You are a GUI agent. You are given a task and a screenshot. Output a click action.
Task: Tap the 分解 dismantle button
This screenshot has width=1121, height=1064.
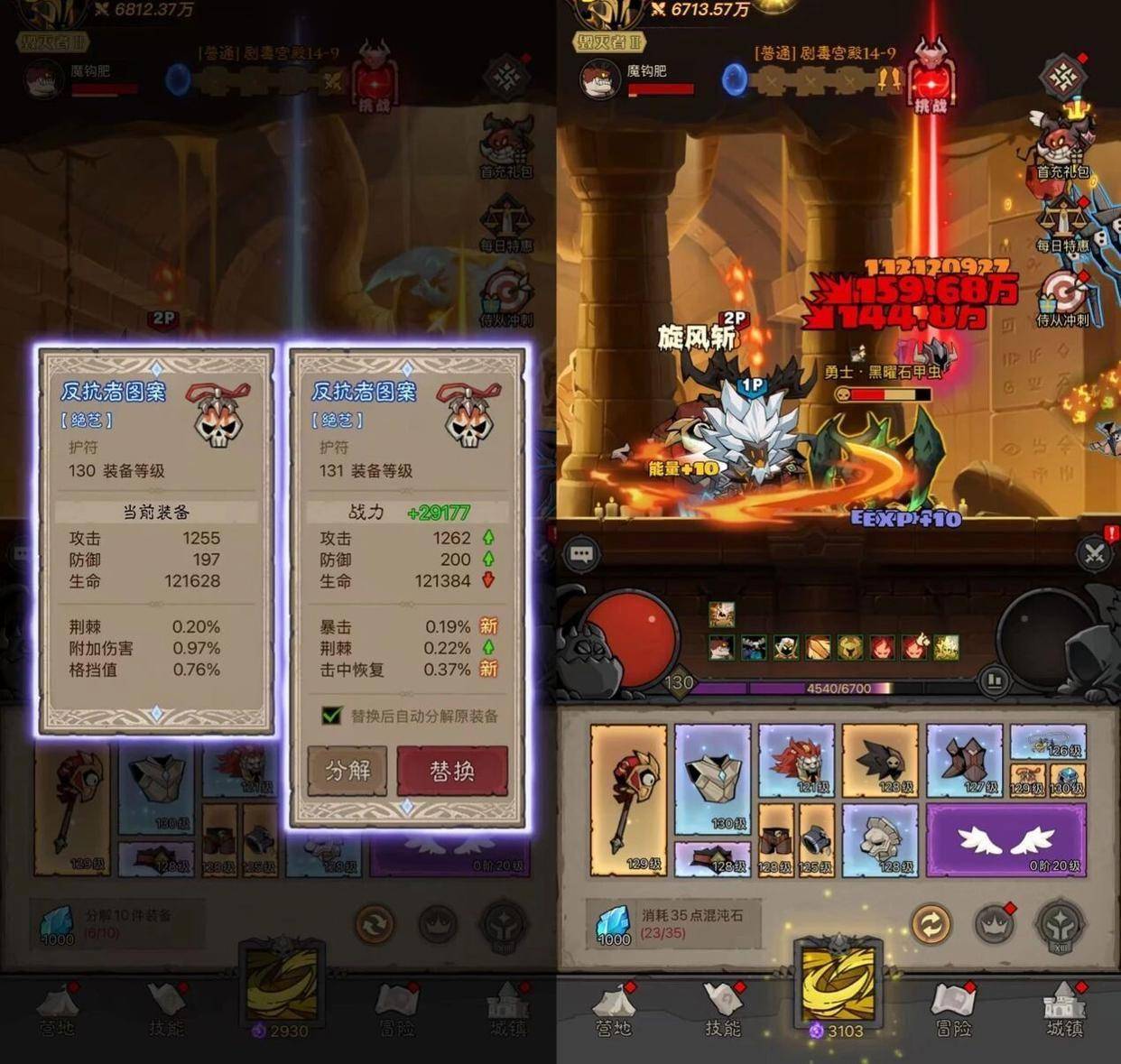347,771
